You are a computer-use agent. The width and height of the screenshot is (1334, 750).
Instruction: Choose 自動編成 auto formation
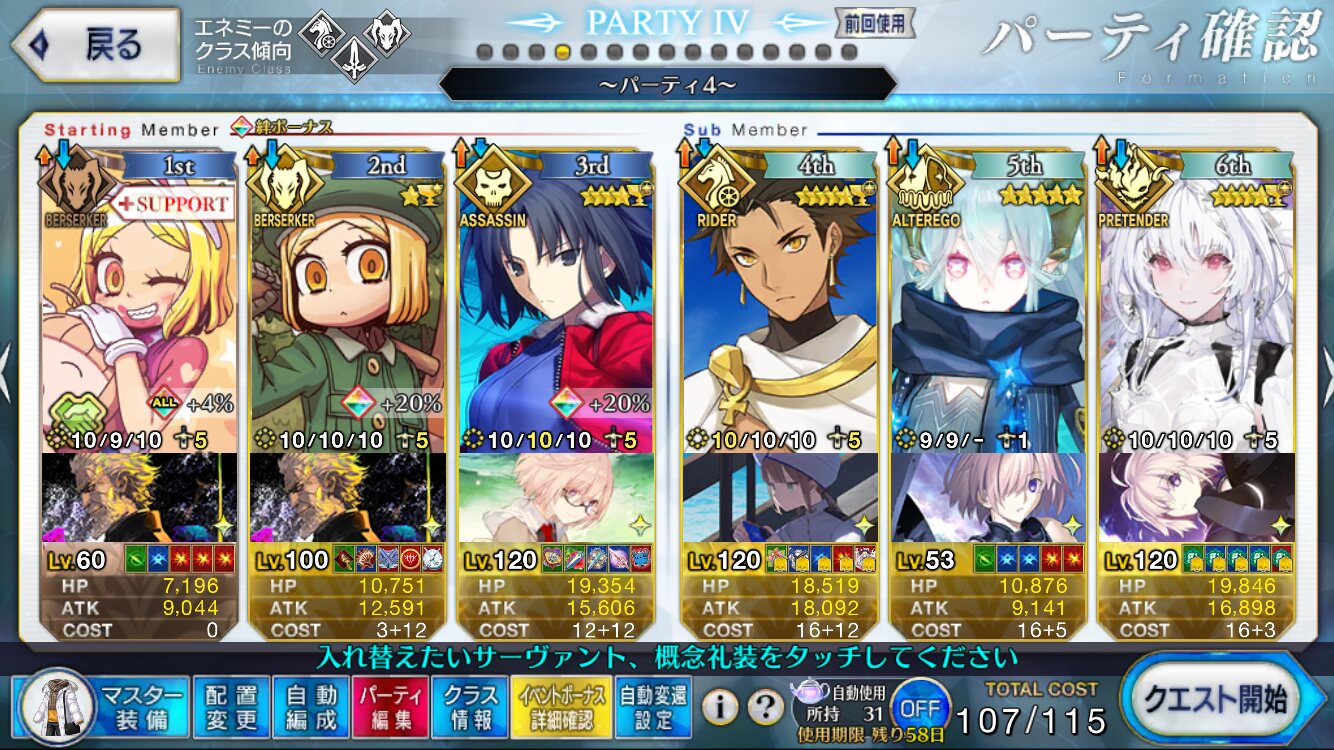pos(311,707)
